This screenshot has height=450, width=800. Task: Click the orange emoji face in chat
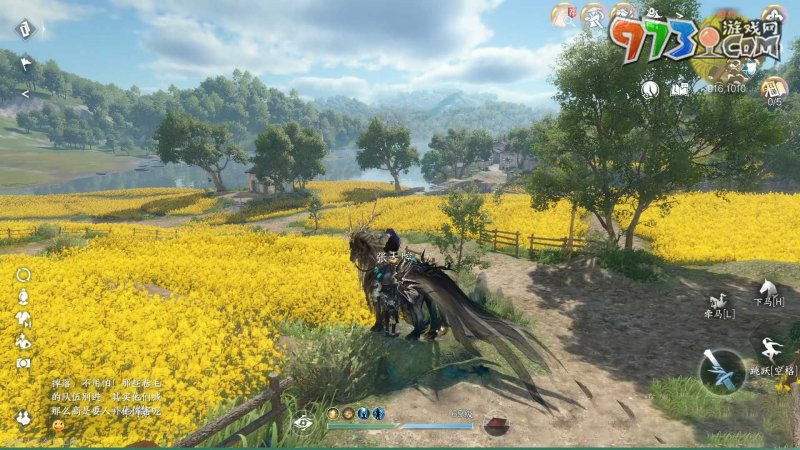58,425
